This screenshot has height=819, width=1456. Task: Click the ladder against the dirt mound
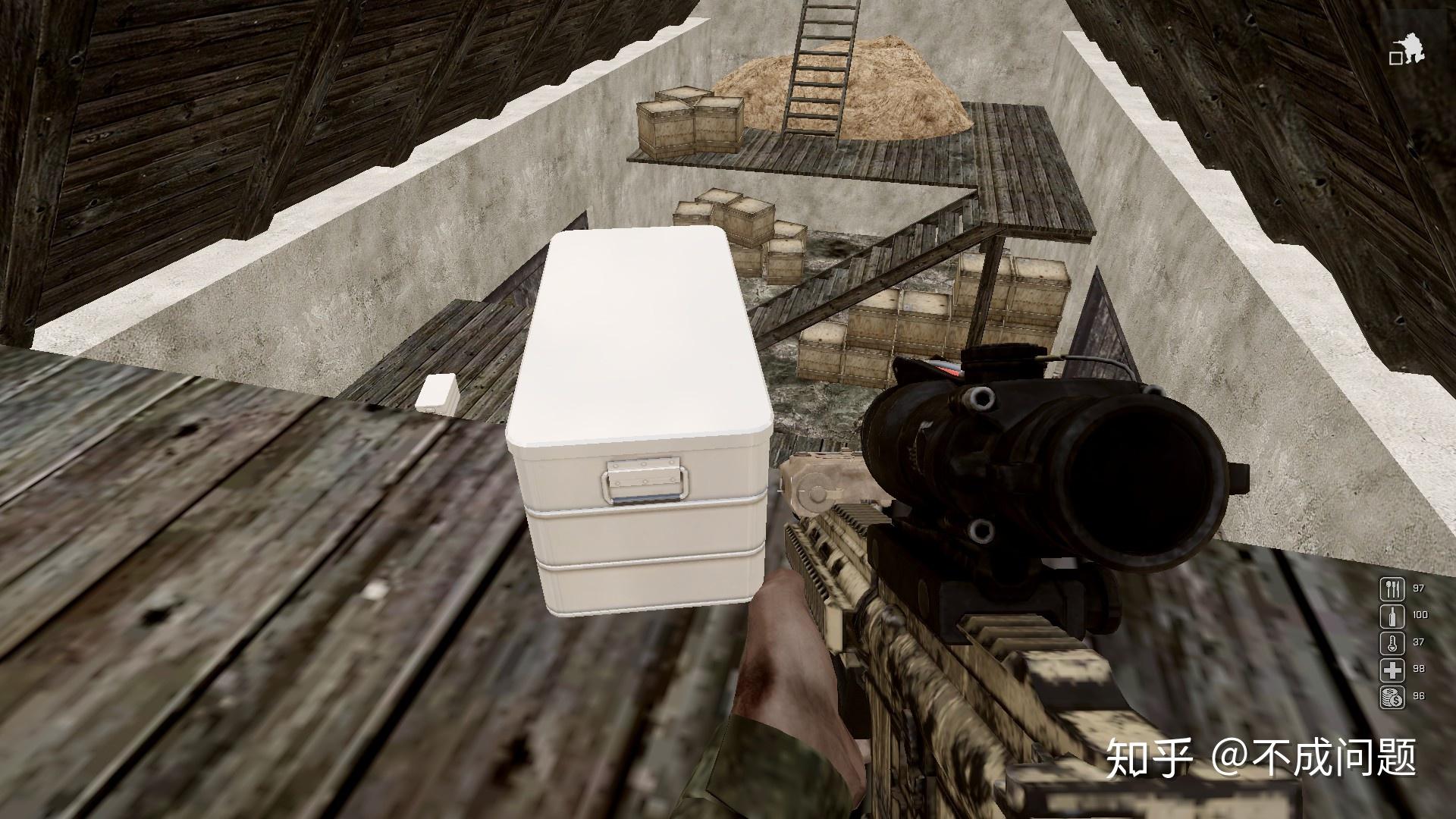pyautogui.click(x=819, y=68)
